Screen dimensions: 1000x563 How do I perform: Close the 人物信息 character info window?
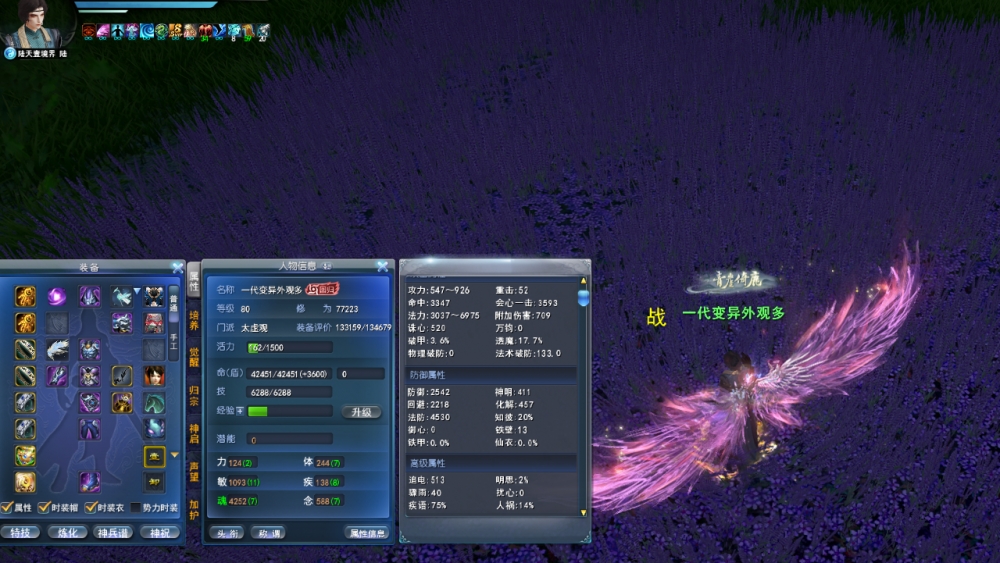tap(382, 267)
